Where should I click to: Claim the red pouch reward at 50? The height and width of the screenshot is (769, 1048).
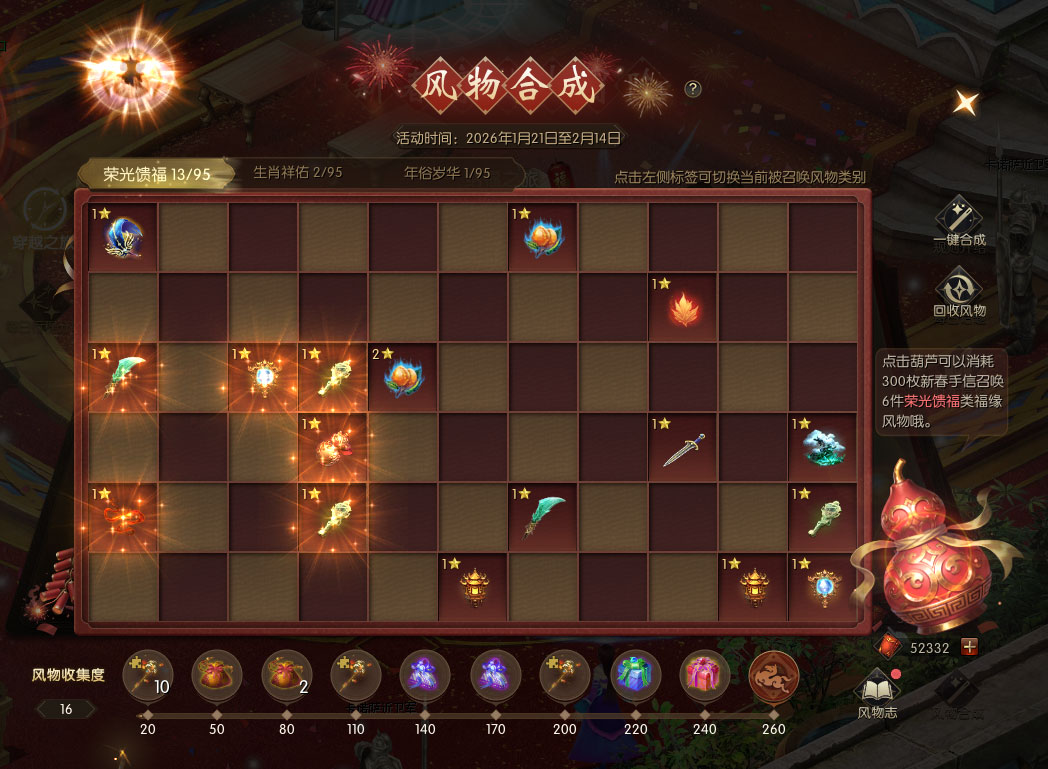point(217,675)
